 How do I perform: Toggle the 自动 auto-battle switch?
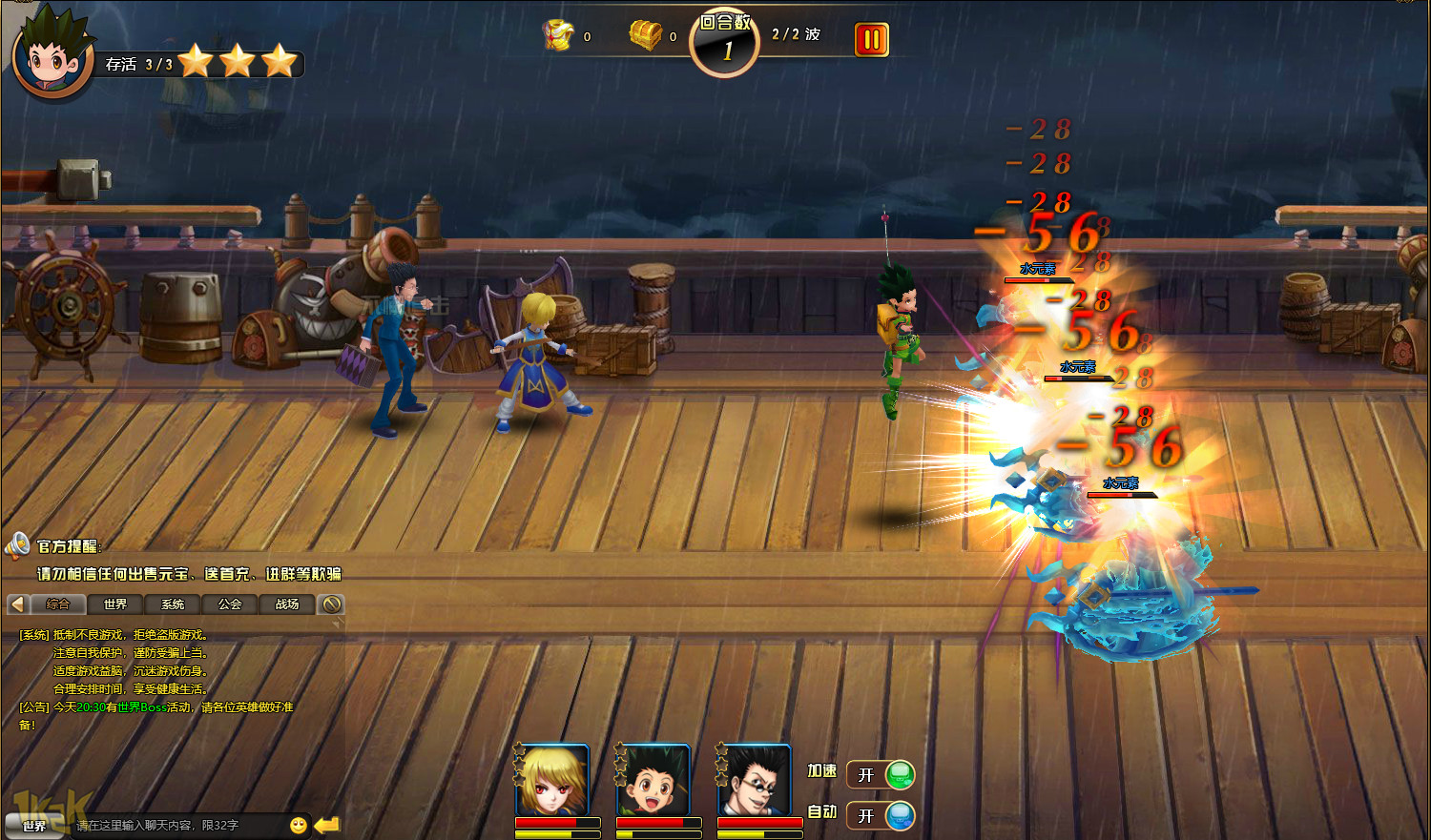coord(881,815)
